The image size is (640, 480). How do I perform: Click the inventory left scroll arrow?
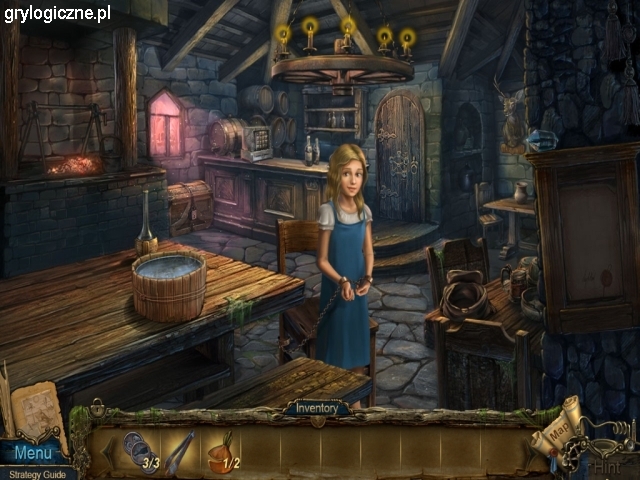pyautogui.click(x=107, y=452)
